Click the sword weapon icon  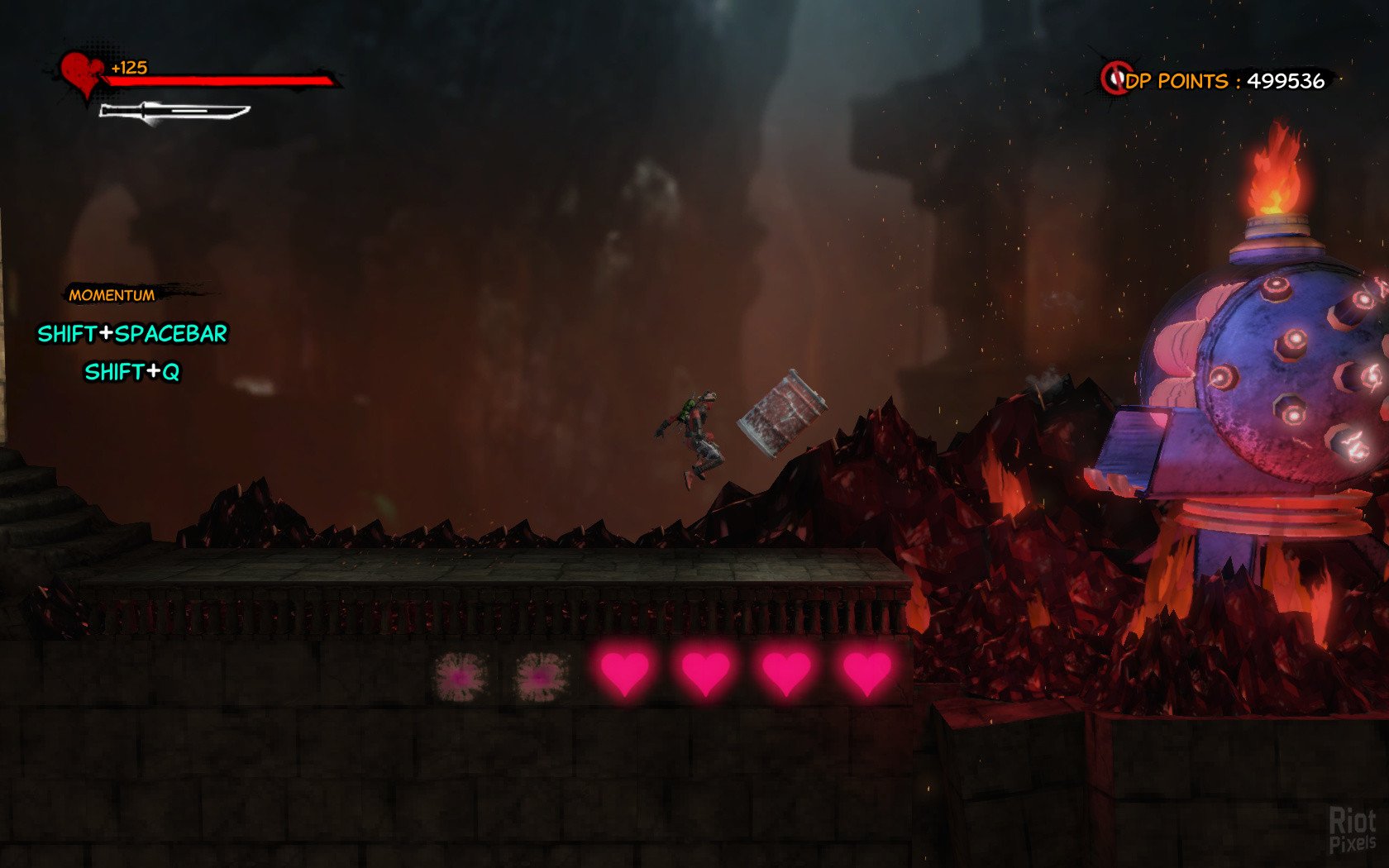(174, 112)
